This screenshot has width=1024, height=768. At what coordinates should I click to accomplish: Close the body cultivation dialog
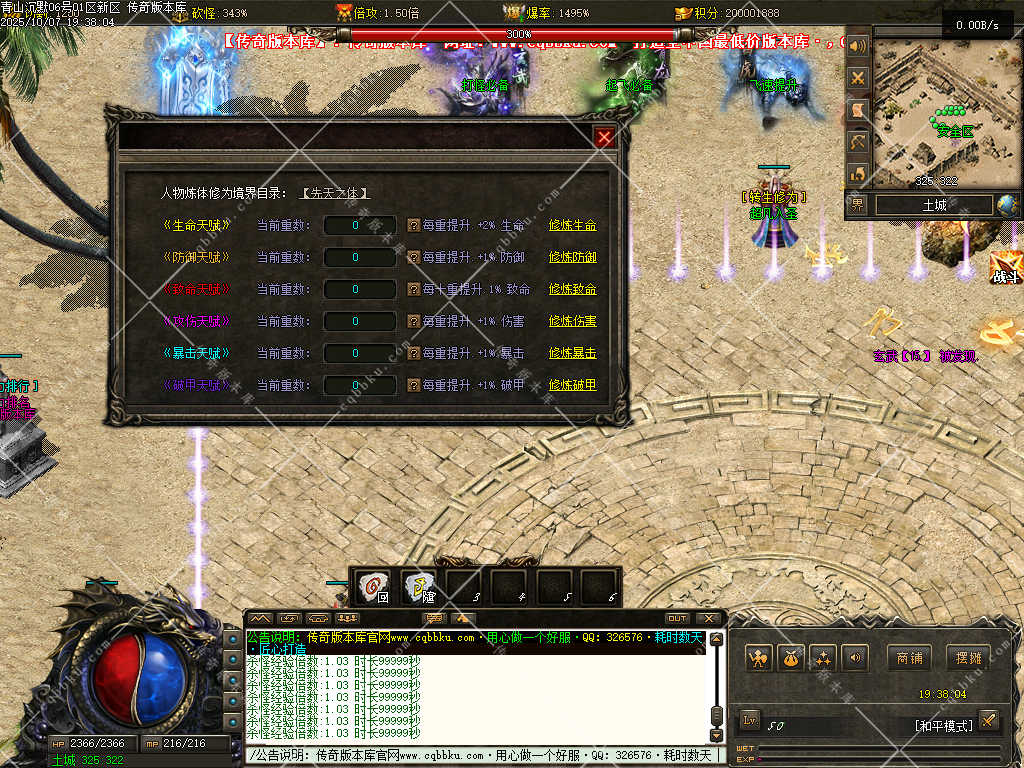604,138
